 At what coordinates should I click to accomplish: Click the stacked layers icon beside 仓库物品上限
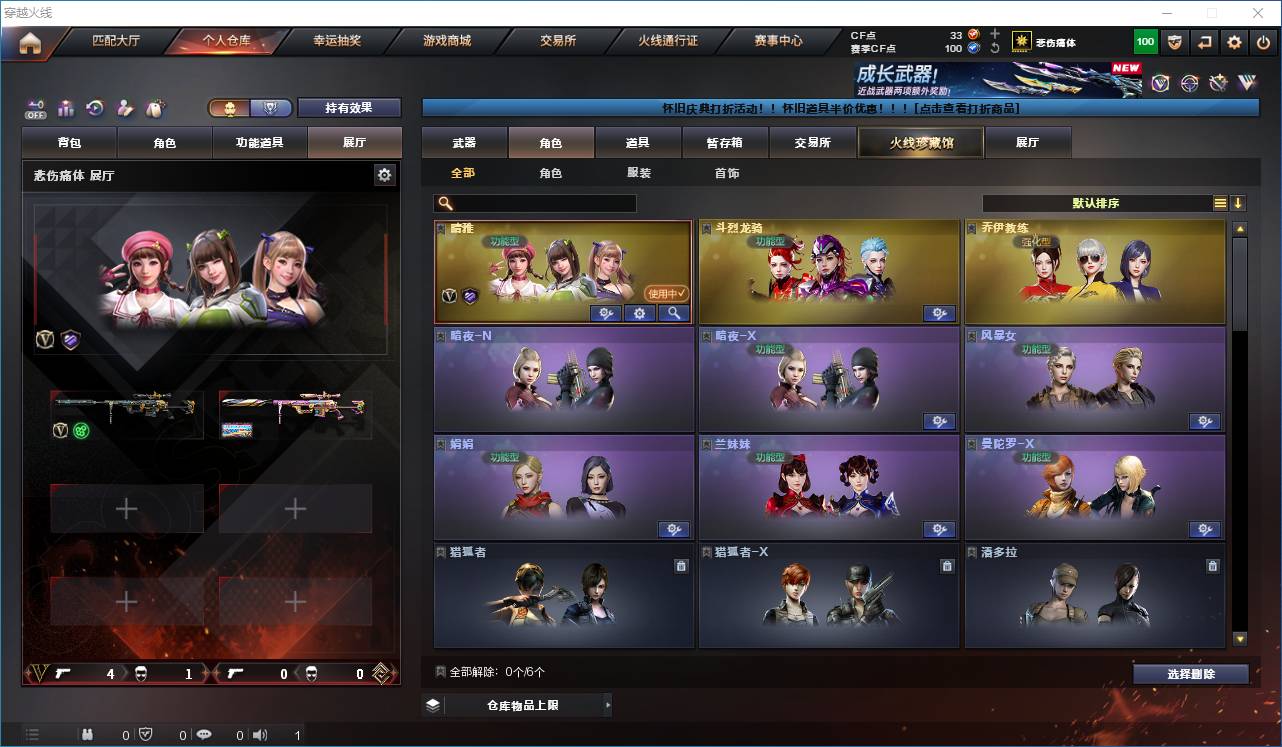tap(433, 704)
